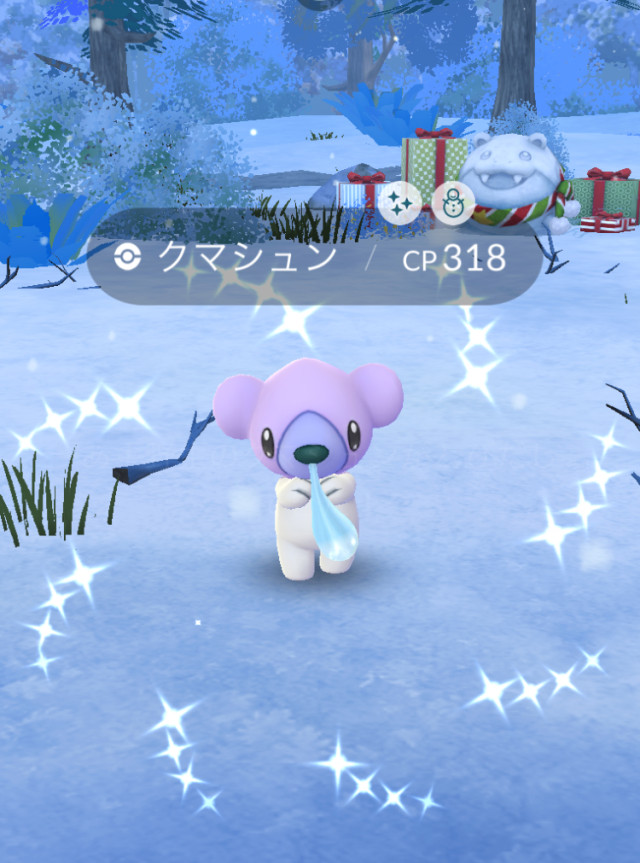Select the クマシュン CP 318 name plate

point(313,259)
